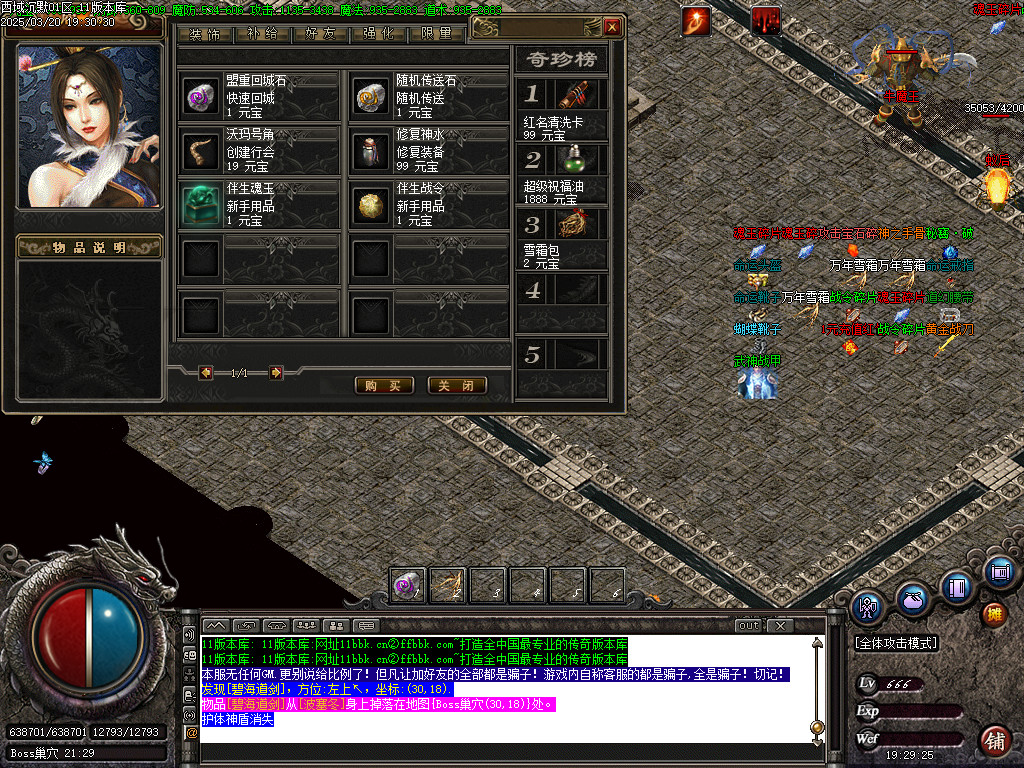
Task: Open the 补给 supplies tab
Action: coord(262,34)
